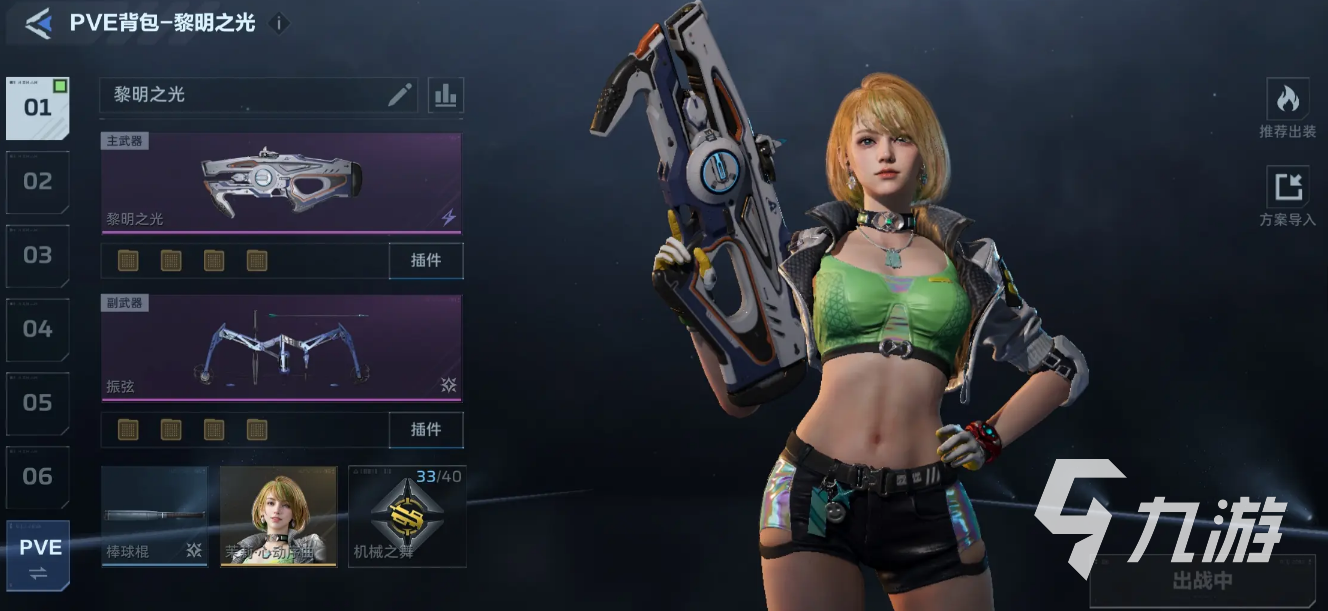Image resolution: width=1328 pixels, height=611 pixels.
Task: Switch to loadout tab 05
Action: click(x=38, y=403)
